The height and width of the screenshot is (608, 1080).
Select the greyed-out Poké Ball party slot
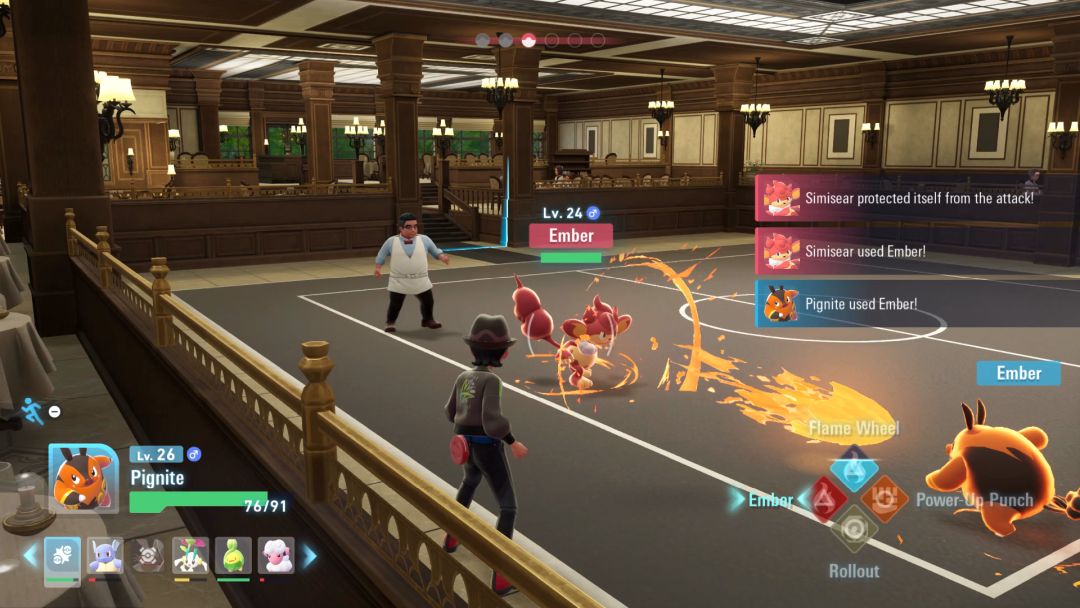coord(148,556)
